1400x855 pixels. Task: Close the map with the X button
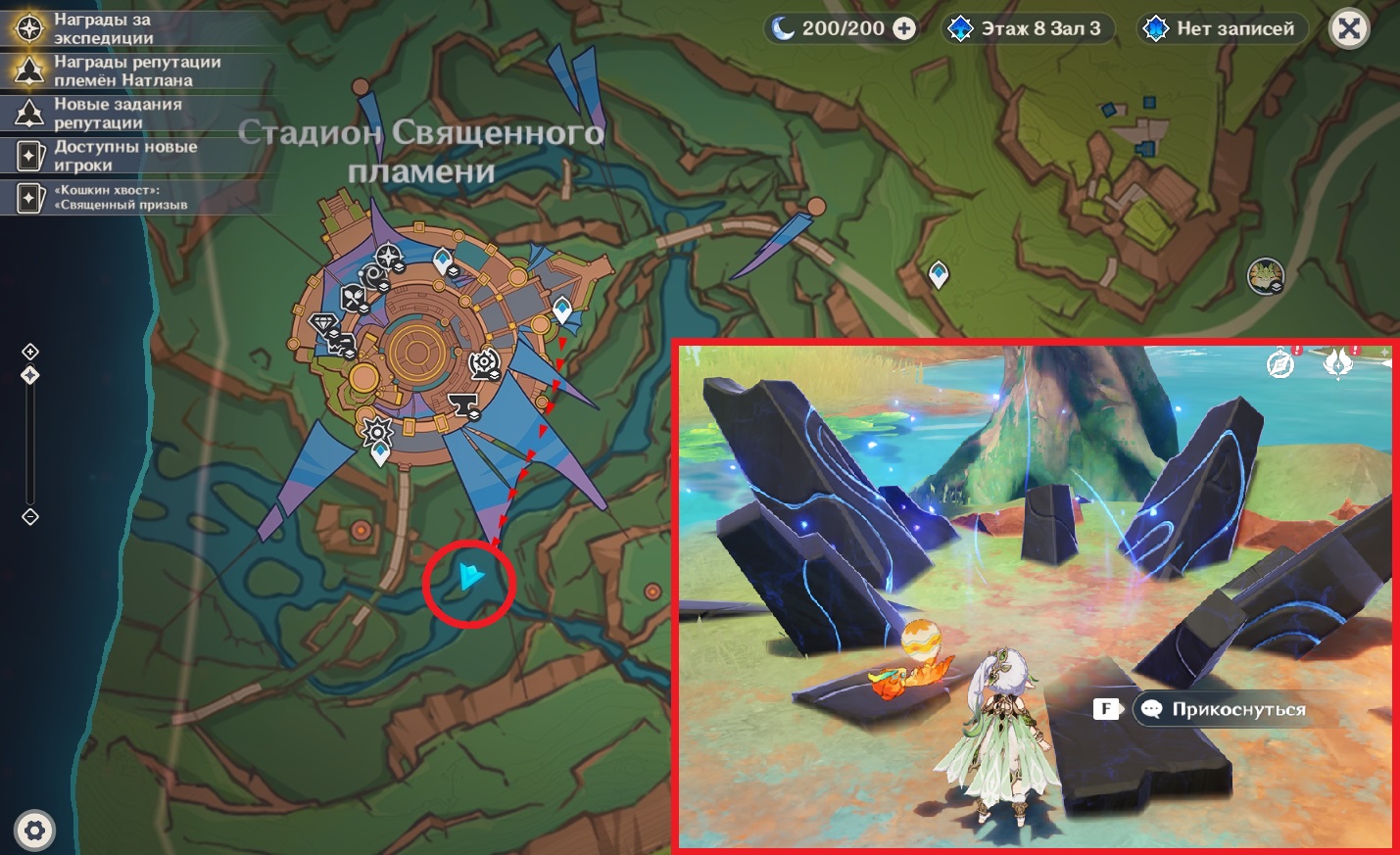(x=1348, y=29)
